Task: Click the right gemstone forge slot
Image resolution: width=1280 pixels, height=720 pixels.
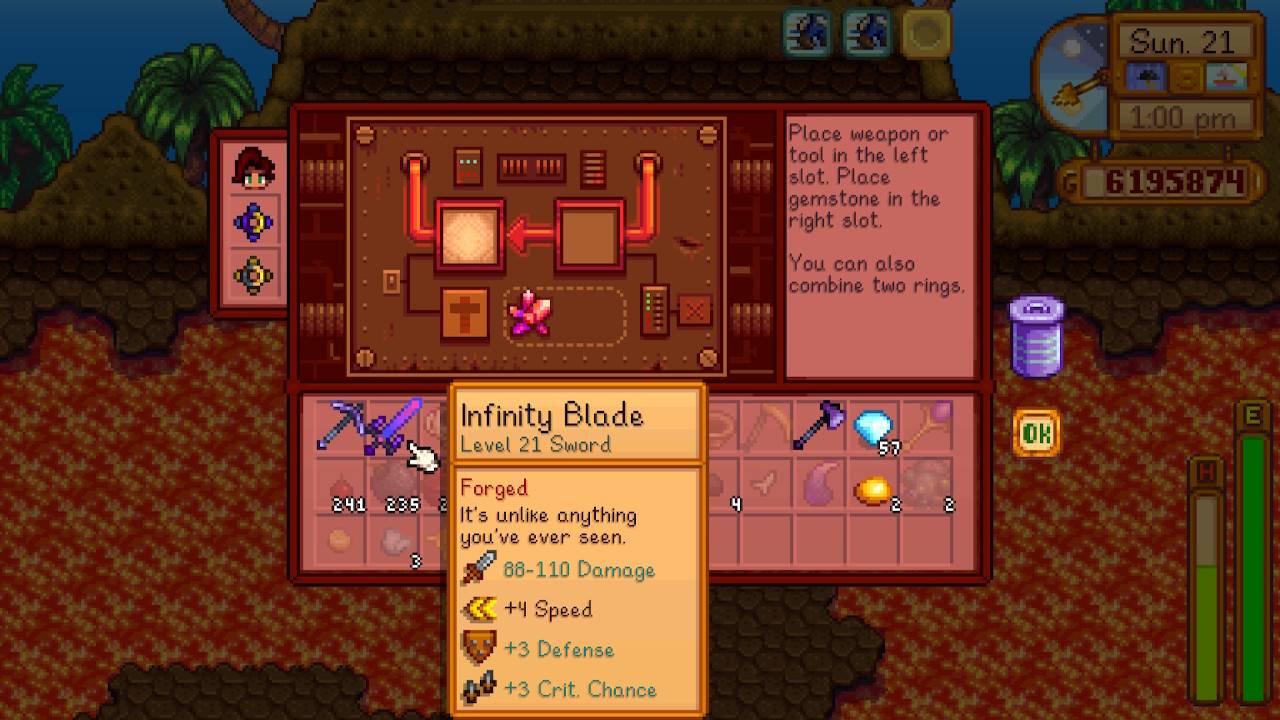Action: pyautogui.click(x=589, y=234)
